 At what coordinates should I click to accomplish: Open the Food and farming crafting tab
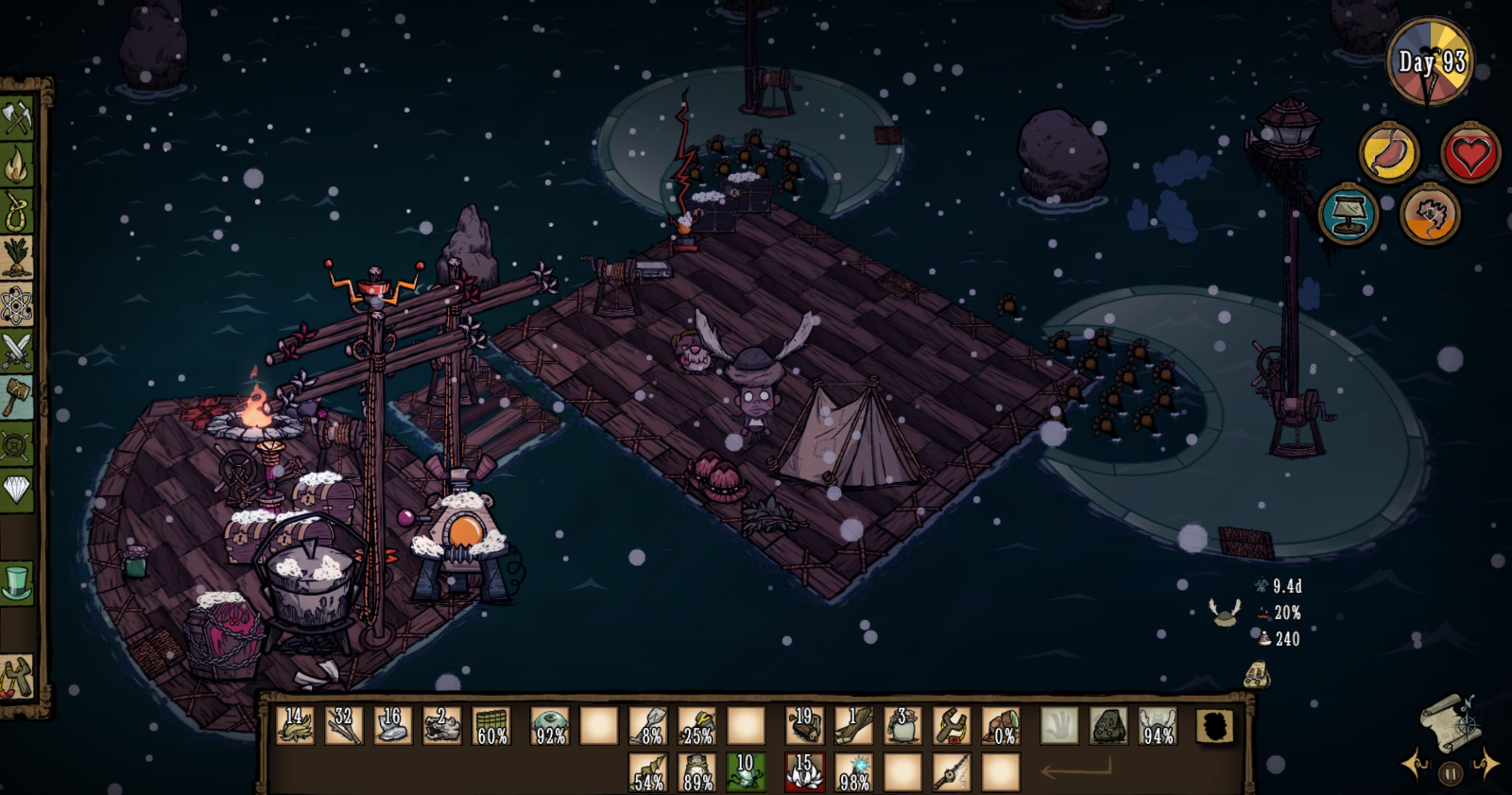17,258
